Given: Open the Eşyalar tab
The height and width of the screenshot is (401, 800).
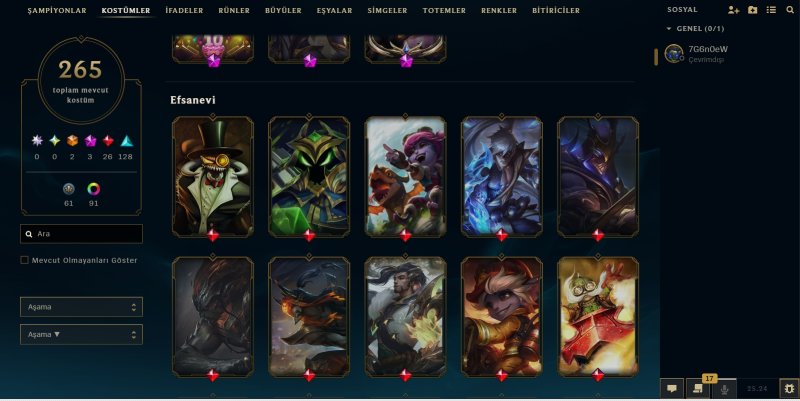Looking at the screenshot, I should [x=336, y=11].
